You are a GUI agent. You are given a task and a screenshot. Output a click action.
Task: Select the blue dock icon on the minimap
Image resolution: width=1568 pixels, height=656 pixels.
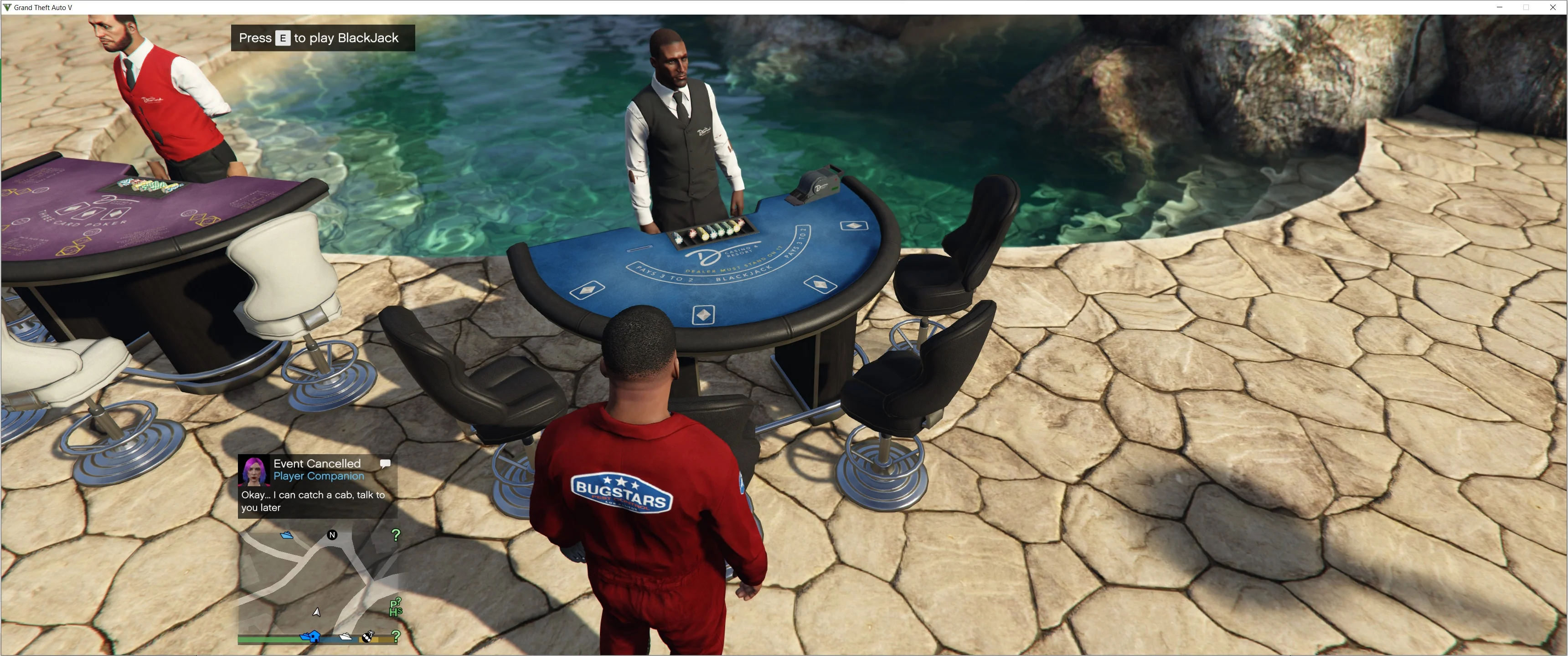pyautogui.click(x=287, y=535)
